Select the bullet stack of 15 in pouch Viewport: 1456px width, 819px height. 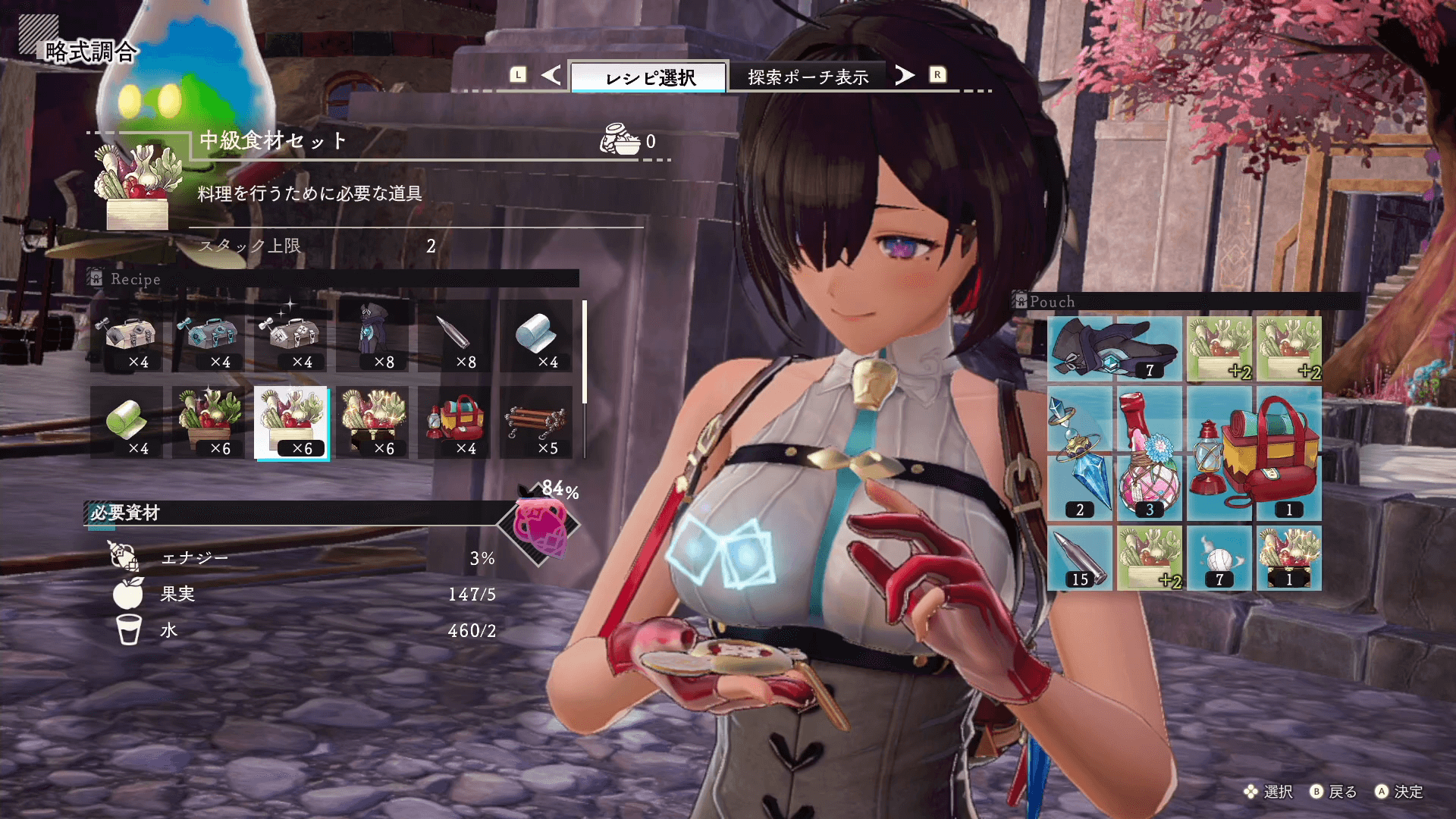[1079, 559]
